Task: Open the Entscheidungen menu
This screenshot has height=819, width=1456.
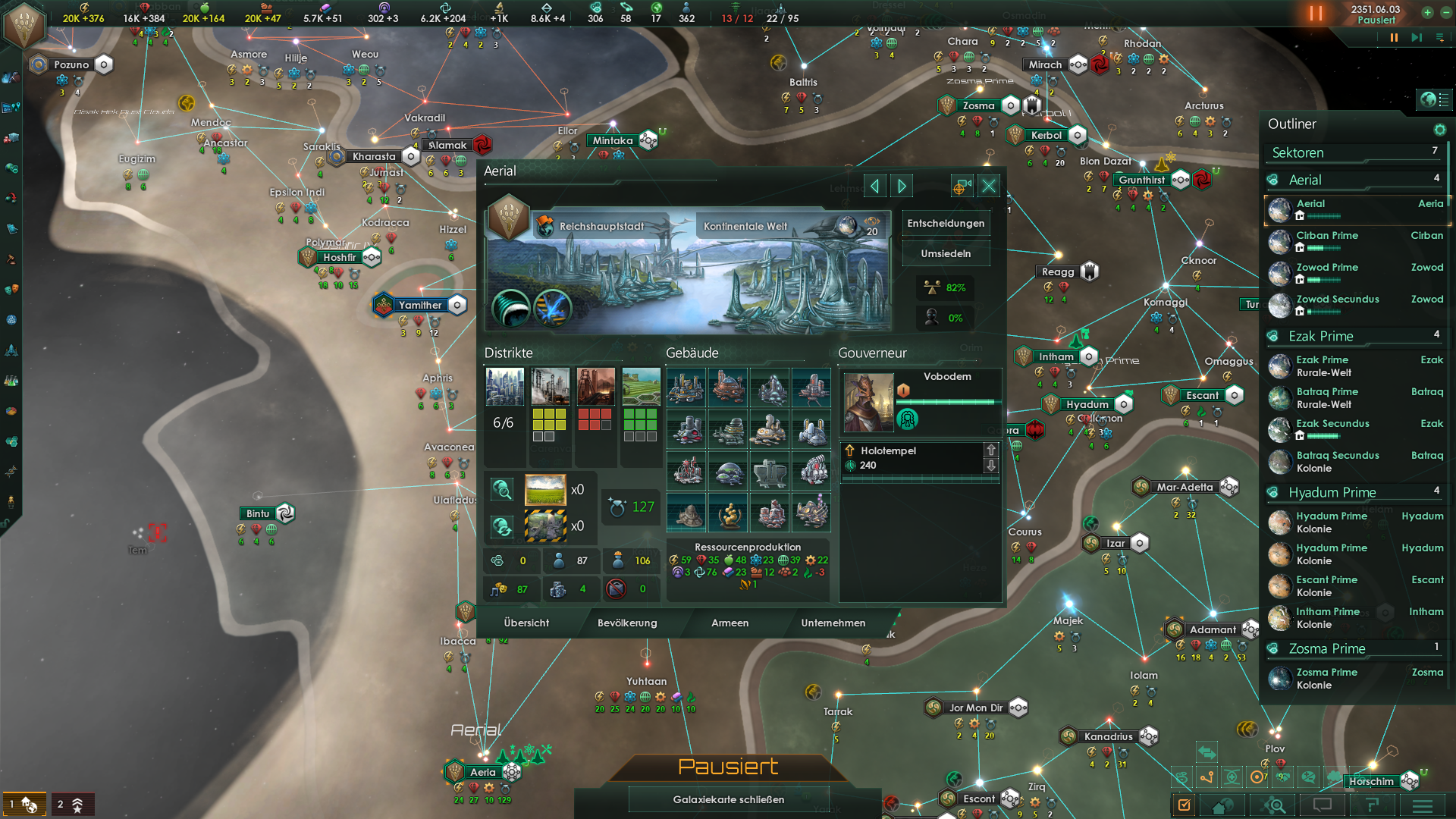Action: tap(946, 223)
